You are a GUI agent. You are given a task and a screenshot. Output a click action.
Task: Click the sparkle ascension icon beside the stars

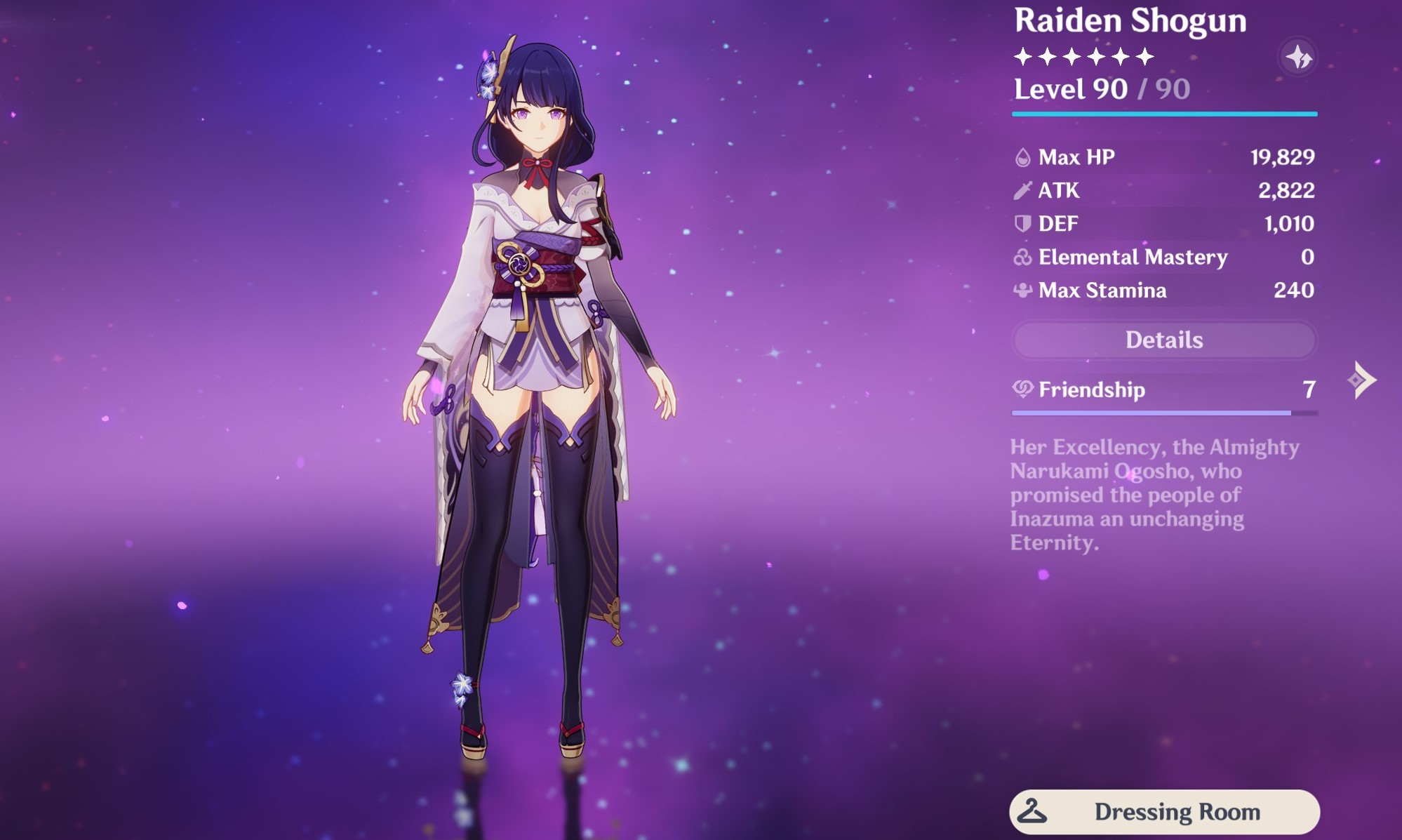[x=1298, y=58]
